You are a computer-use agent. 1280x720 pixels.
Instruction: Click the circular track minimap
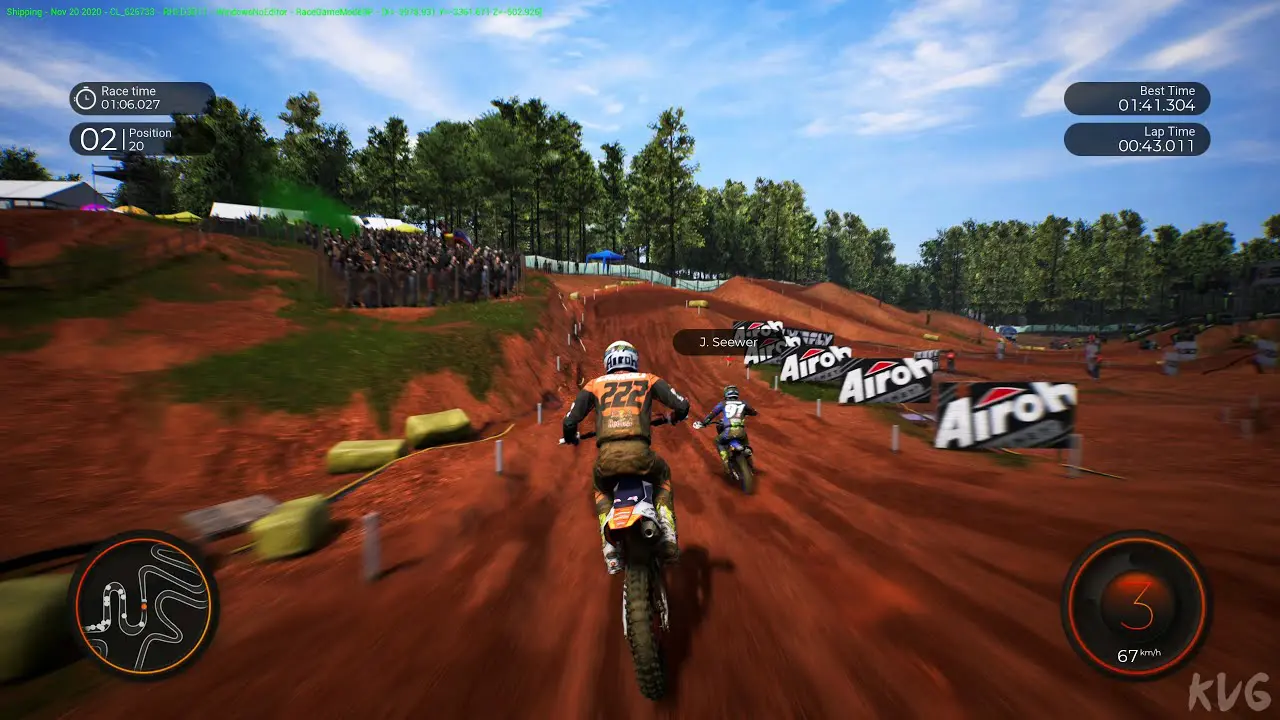point(144,605)
